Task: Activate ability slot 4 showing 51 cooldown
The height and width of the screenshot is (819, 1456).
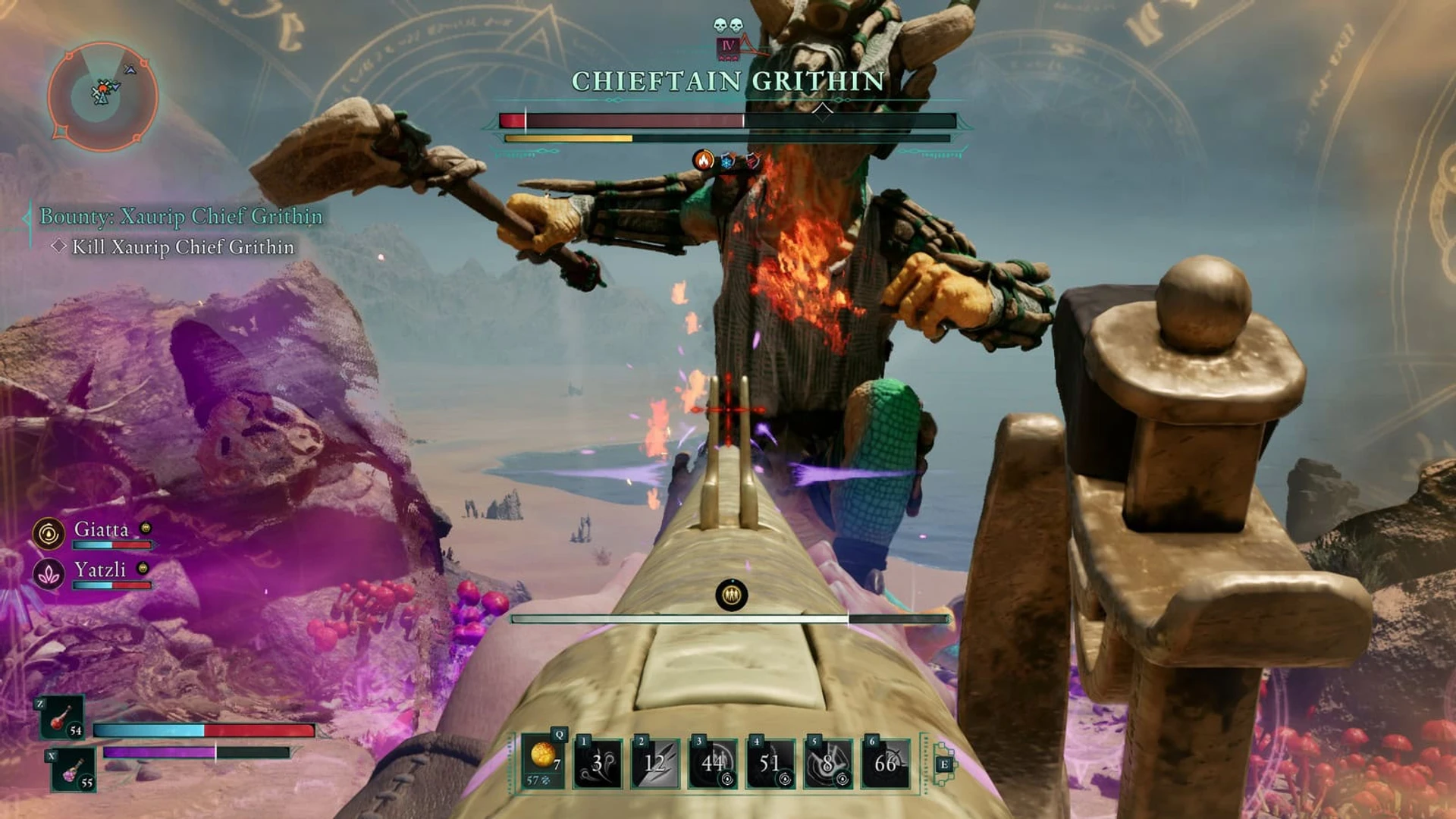Action: click(x=770, y=763)
